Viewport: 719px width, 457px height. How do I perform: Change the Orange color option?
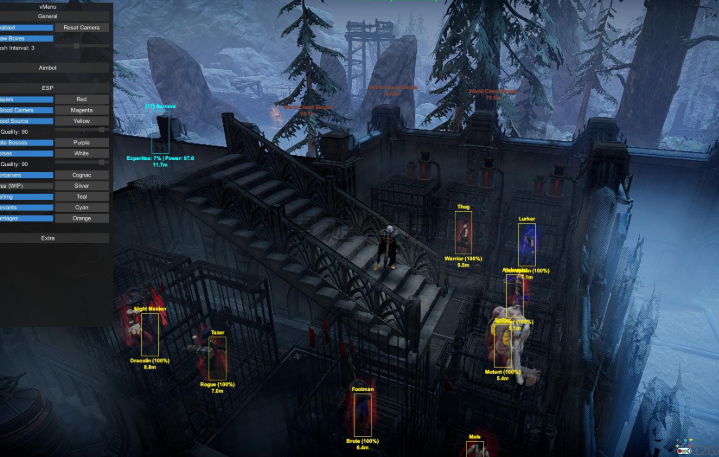[81, 218]
